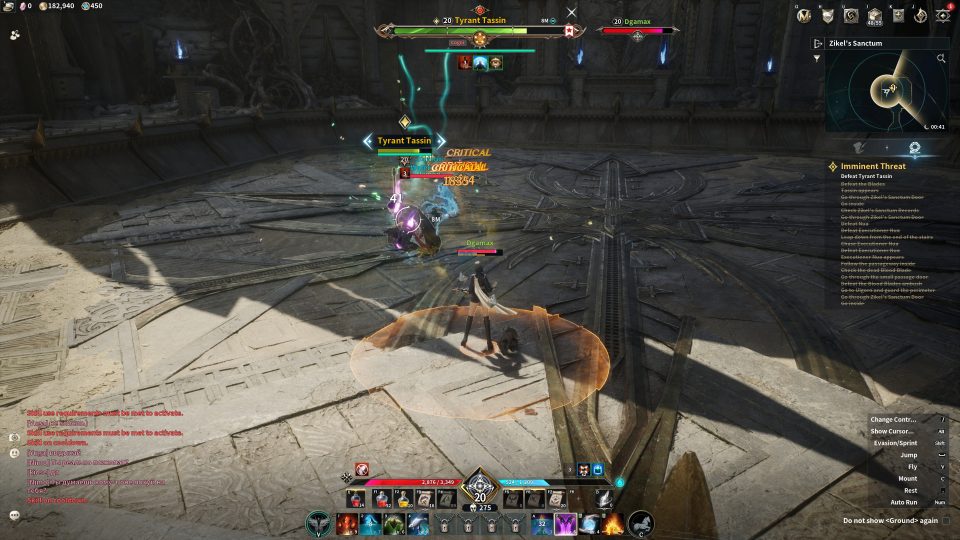This screenshot has height=540, width=960.
Task: Click the horse mount button
Action: [640, 523]
